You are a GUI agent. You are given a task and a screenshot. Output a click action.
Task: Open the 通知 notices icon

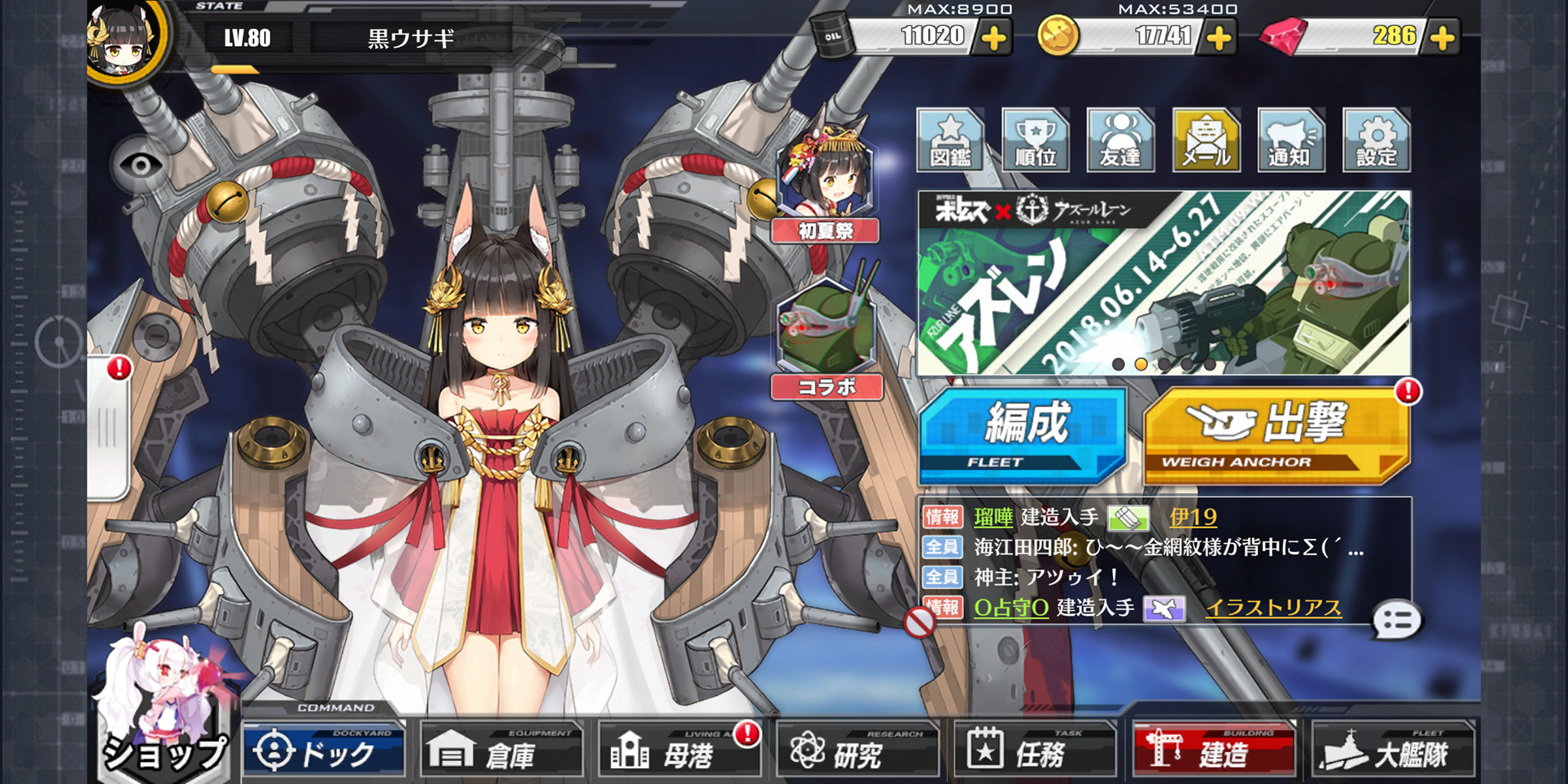click(x=1291, y=140)
